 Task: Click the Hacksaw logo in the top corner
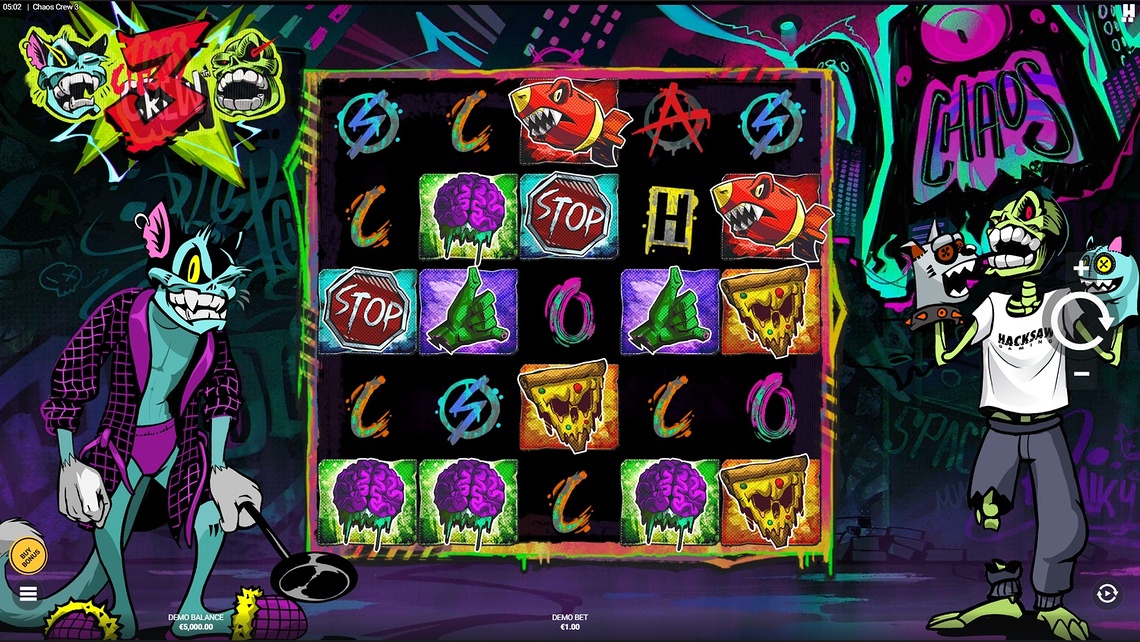click(1128, 12)
